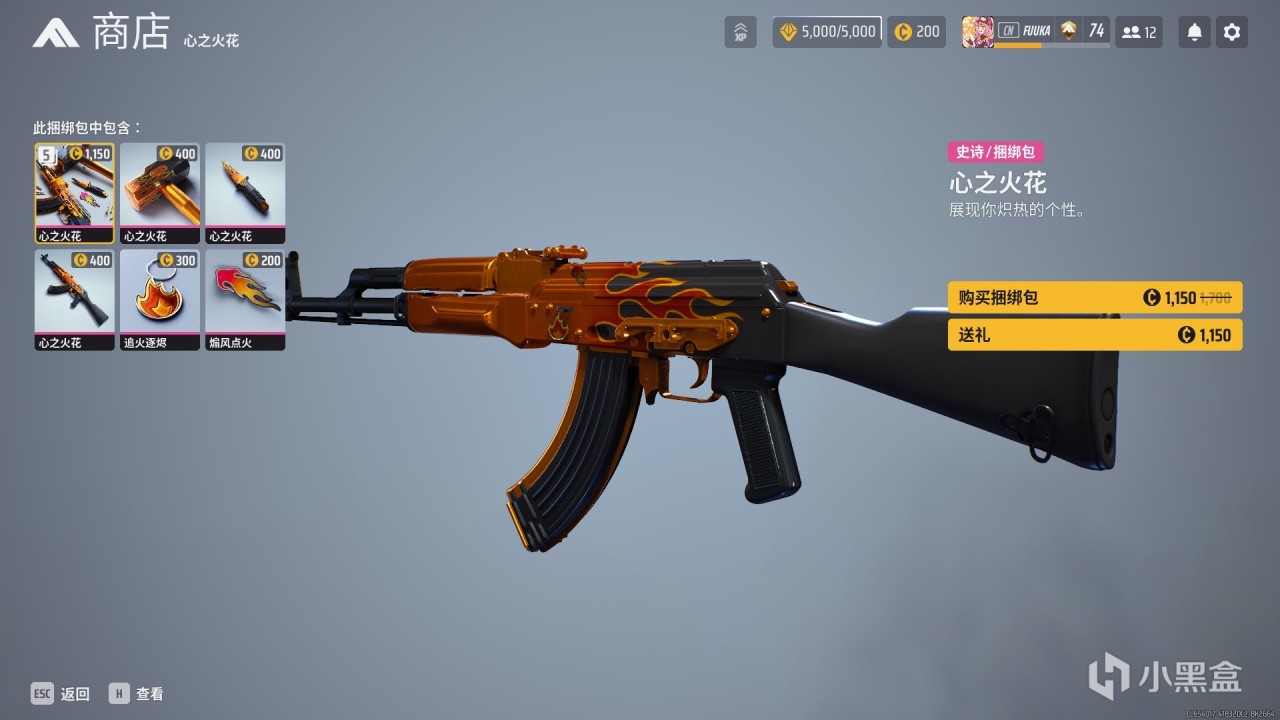Viewport: 1280px width, 720px height.
Task: Select the 心之火花 knife item priced 400
Action: tap(245, 192)
